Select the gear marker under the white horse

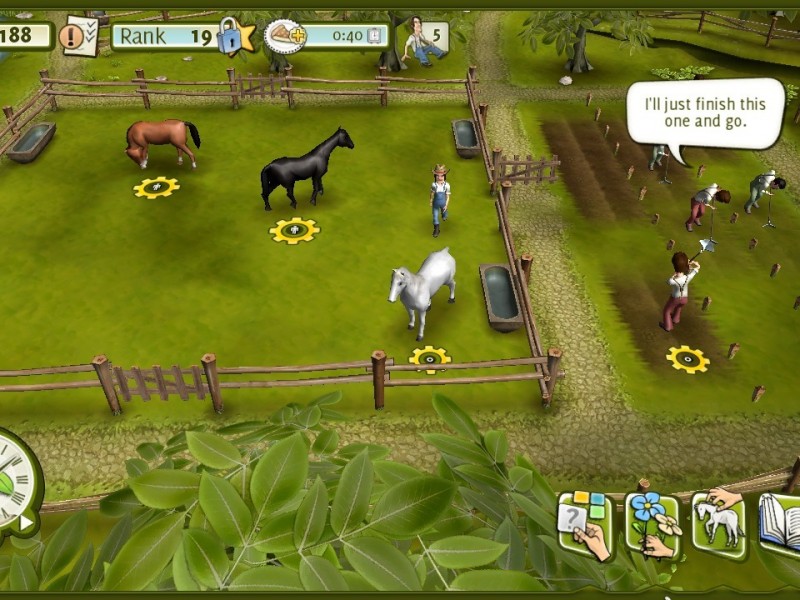point(430,357)
